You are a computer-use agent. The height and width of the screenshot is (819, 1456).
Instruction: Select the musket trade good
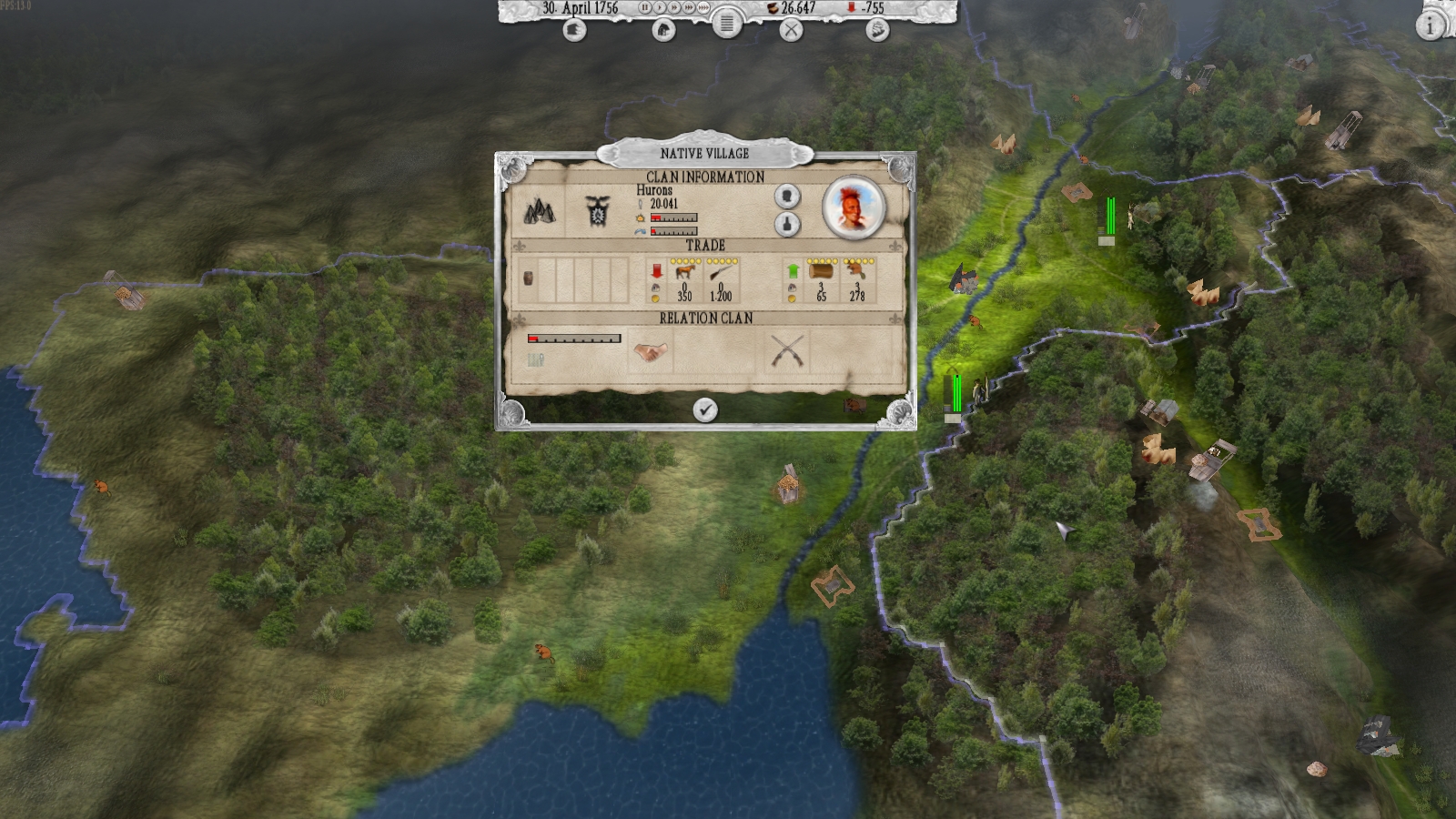[x=722, y=272]
